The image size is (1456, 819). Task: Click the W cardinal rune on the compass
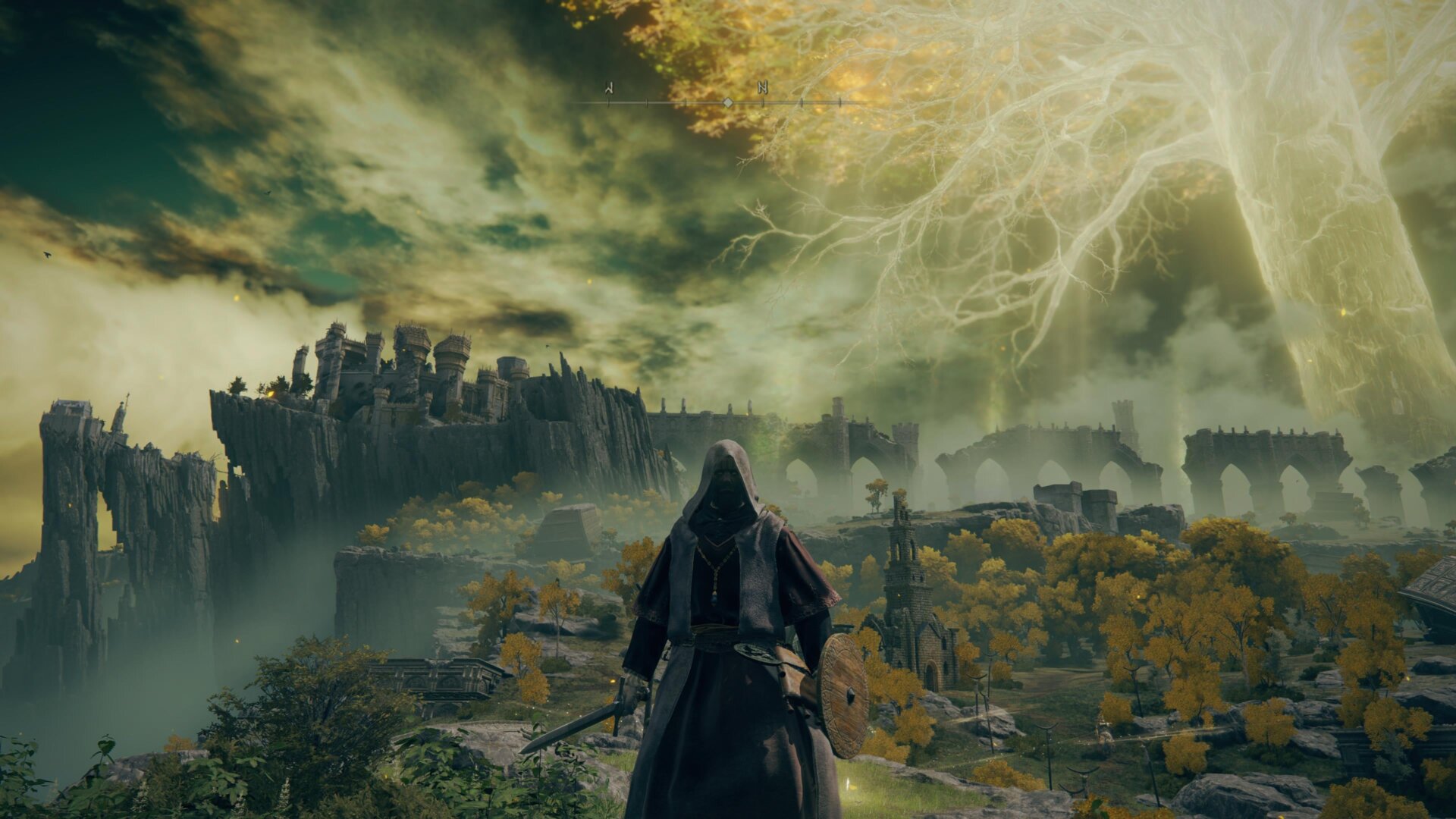click(610, 89)
